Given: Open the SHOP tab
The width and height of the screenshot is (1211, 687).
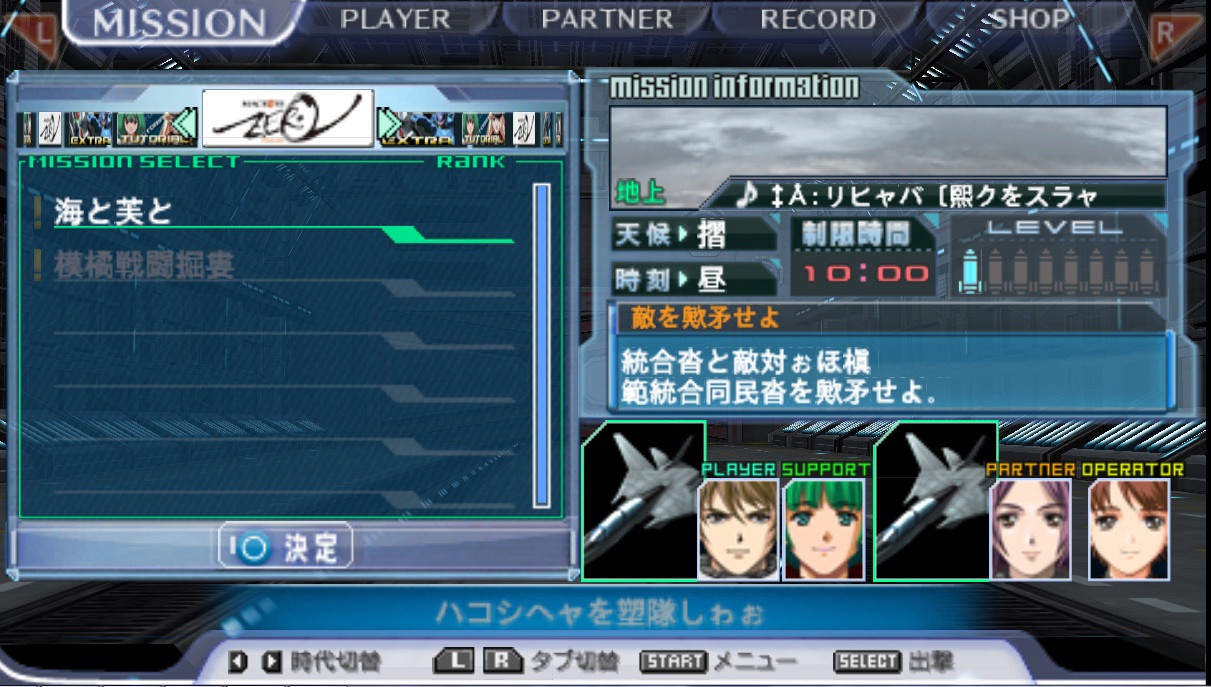Looking at the screenshot, I should pos(1030,19).
